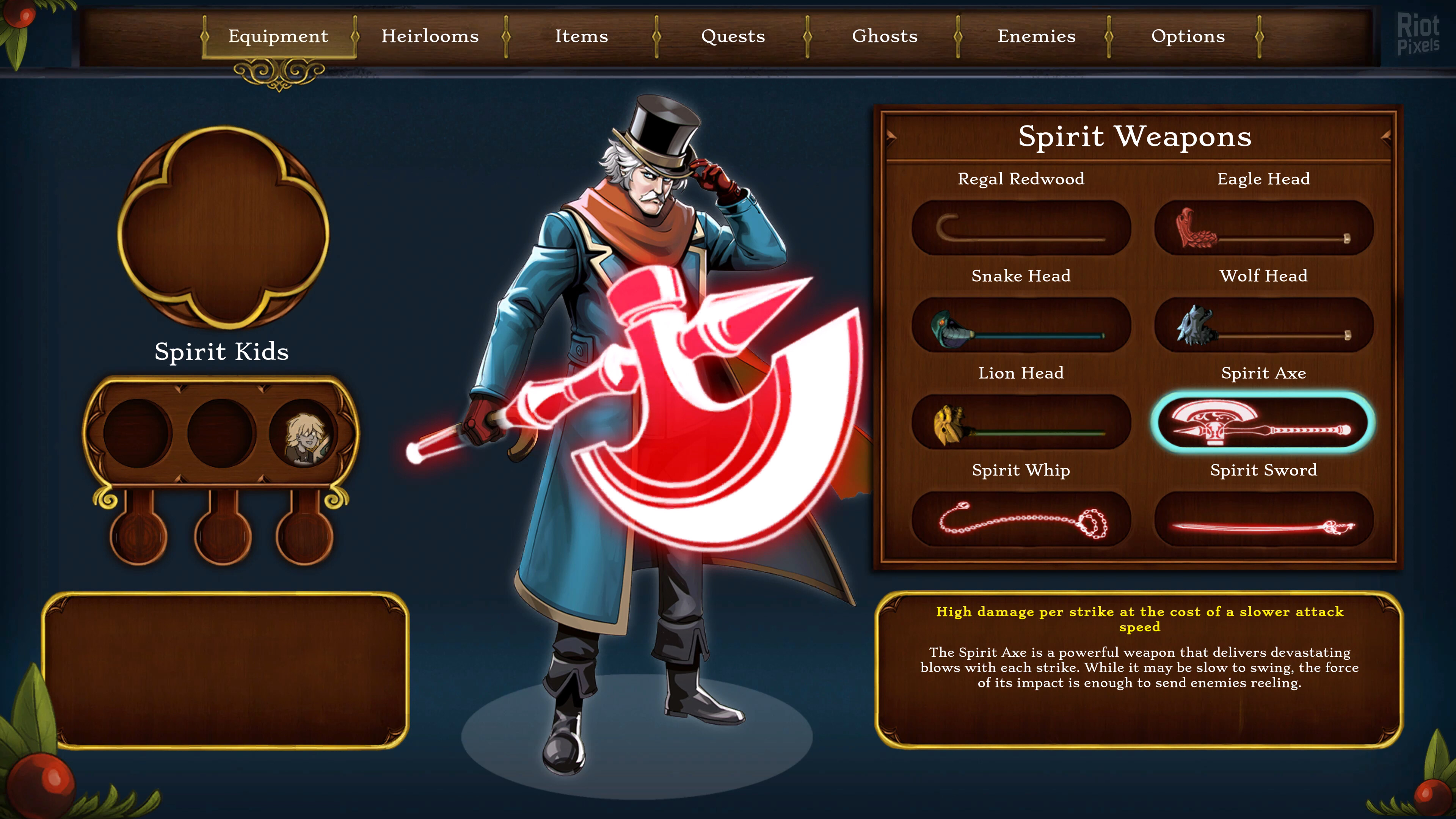This screenshot has width=1456, height=819.
Task: Select the Wolf Head cane
Action: (1263, 325)
